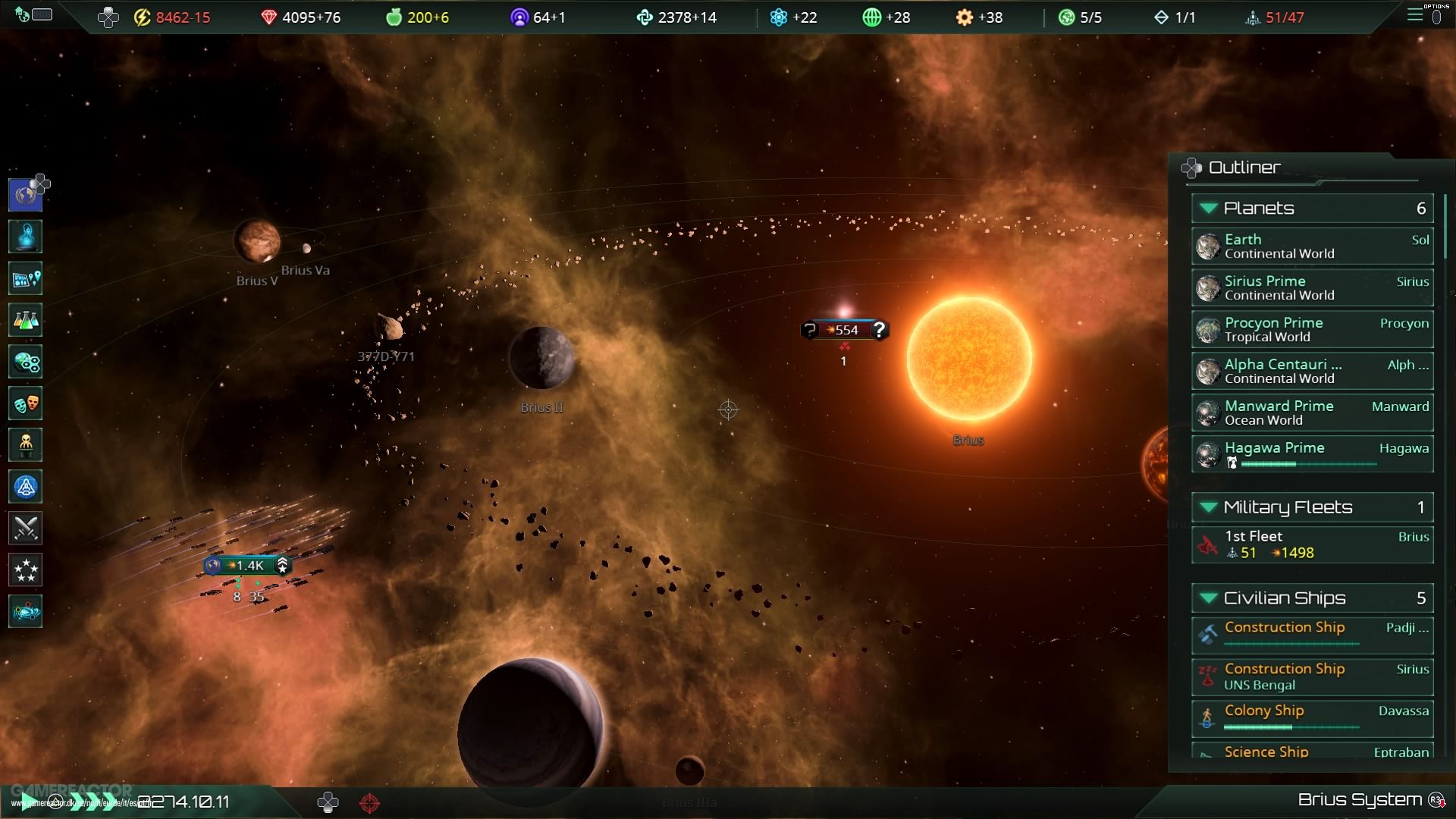Image resolution: width=1456 pixels, height=819 pixels.
Task: Switch to galaxy map via spiral icon
Action: 25,611
